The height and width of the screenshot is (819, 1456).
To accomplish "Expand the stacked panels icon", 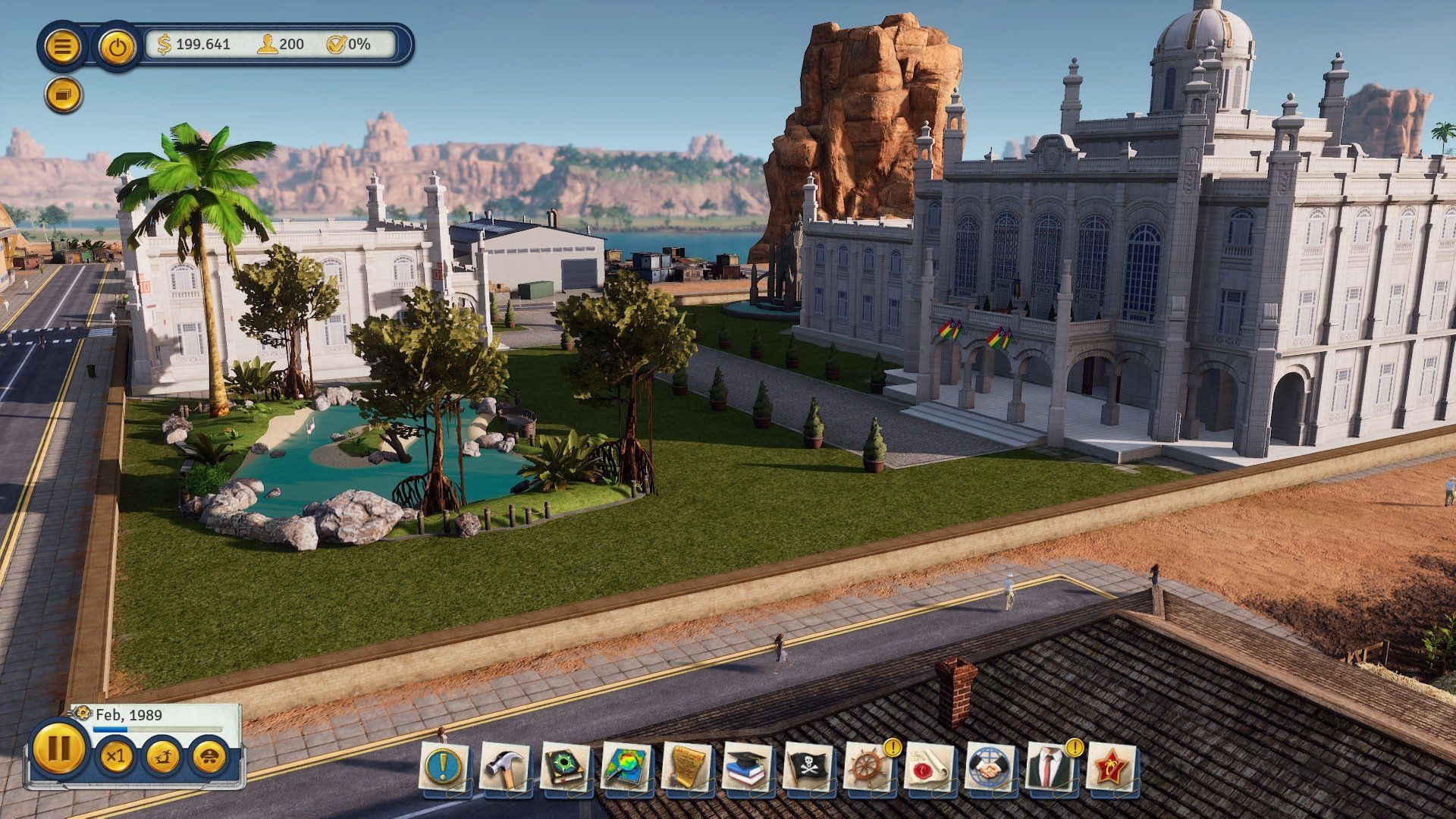I will (62, 94).
